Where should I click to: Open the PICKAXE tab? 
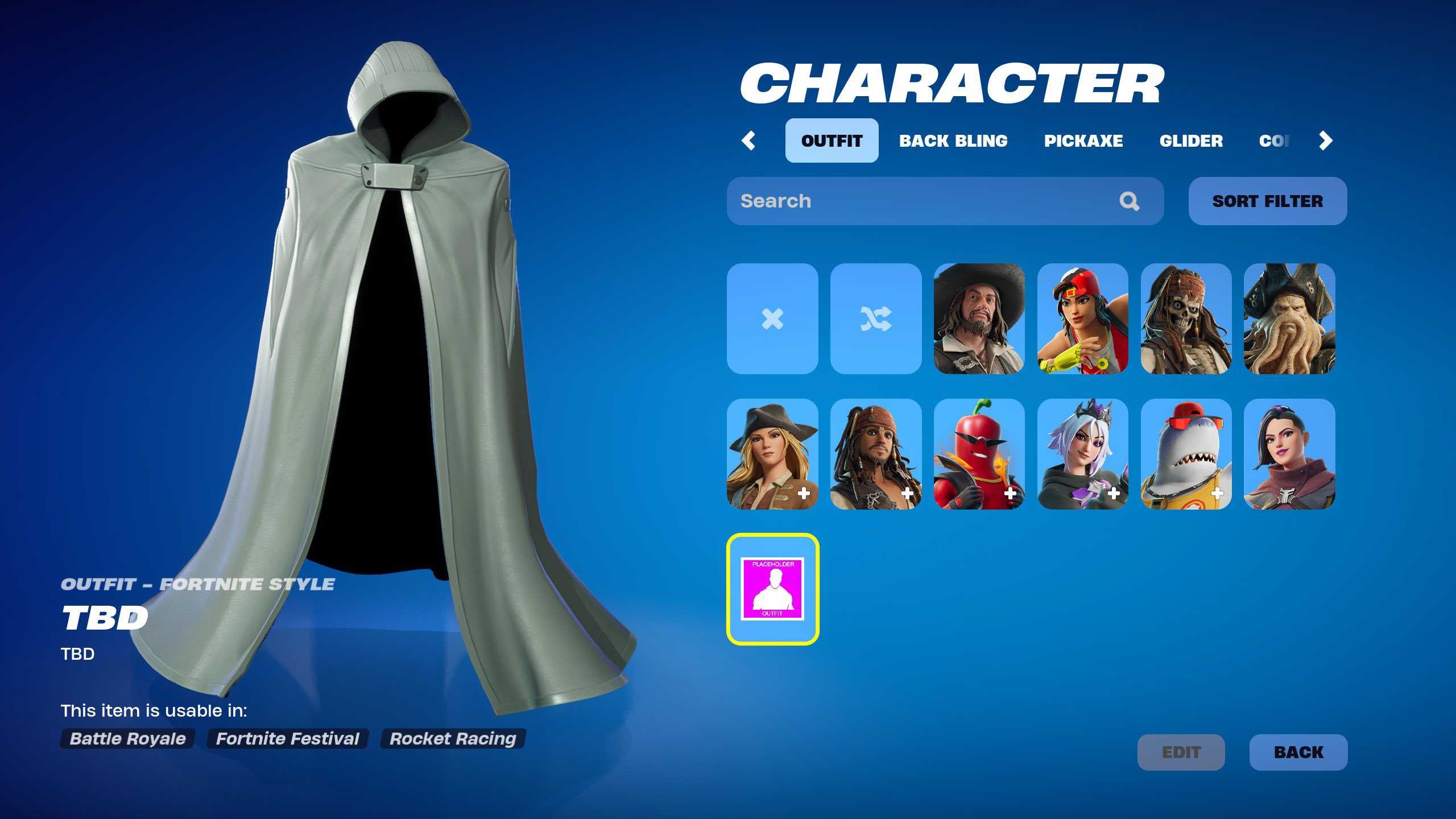[x=1083, y=140]
